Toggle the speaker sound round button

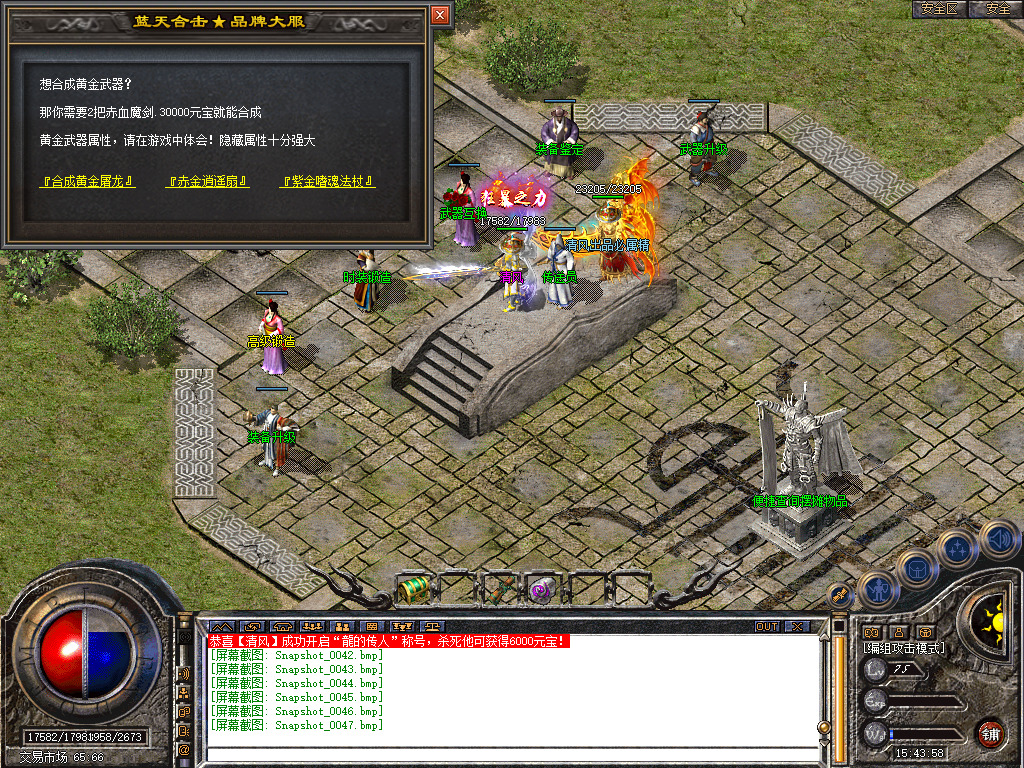(998, 540)
